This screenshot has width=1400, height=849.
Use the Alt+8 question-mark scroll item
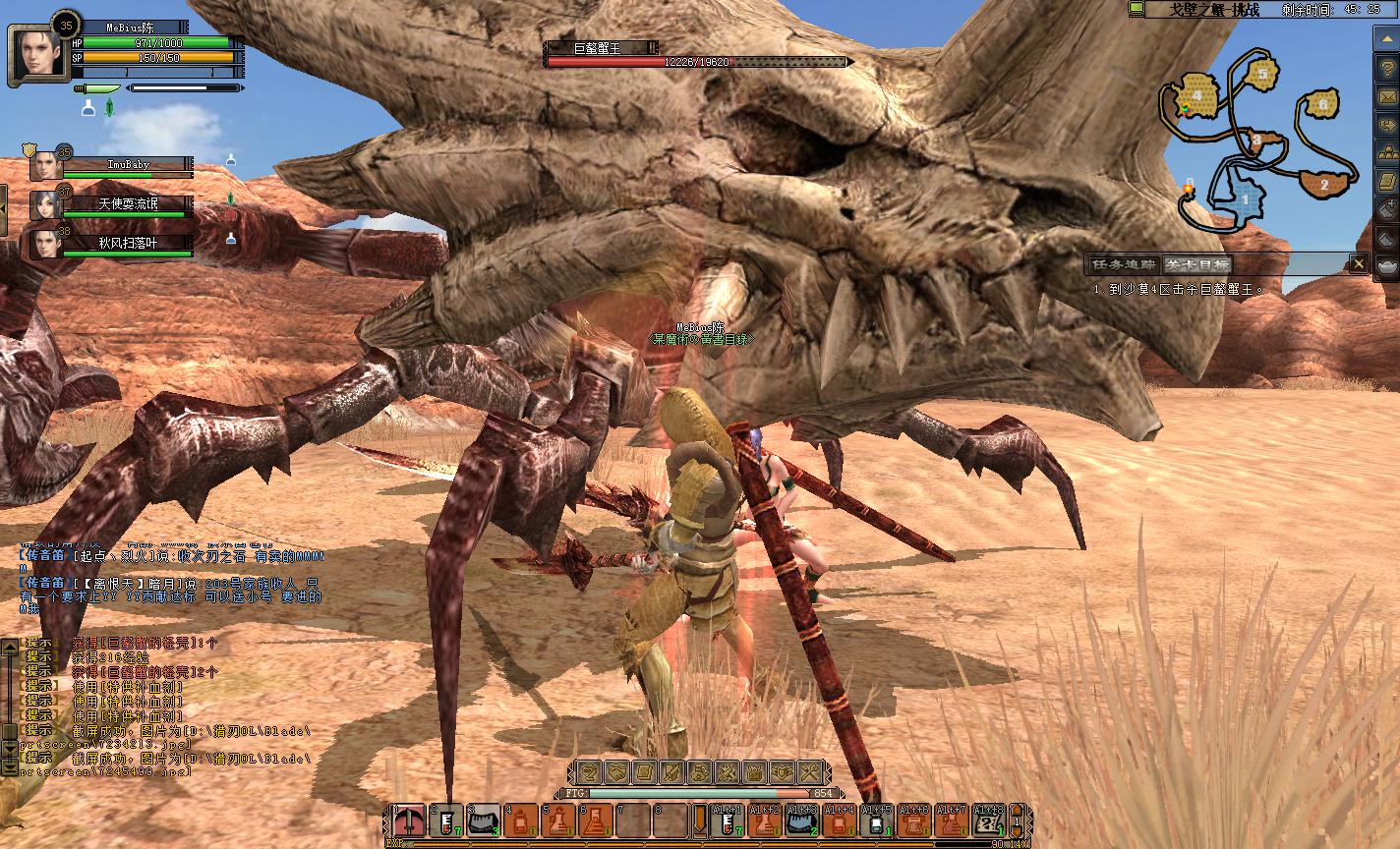tap(986, 821)
